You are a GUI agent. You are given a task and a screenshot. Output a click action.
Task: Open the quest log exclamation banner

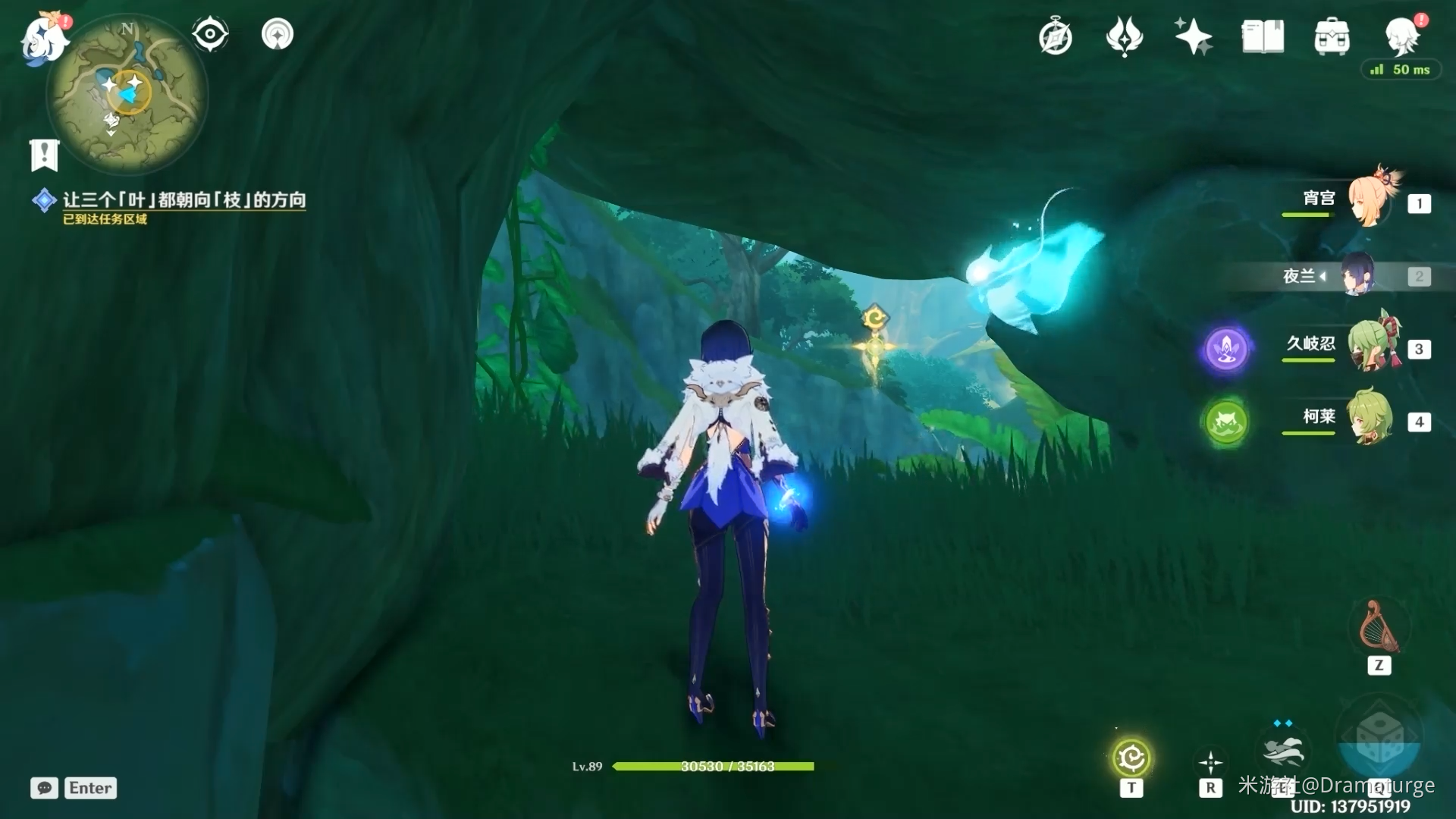44,155
